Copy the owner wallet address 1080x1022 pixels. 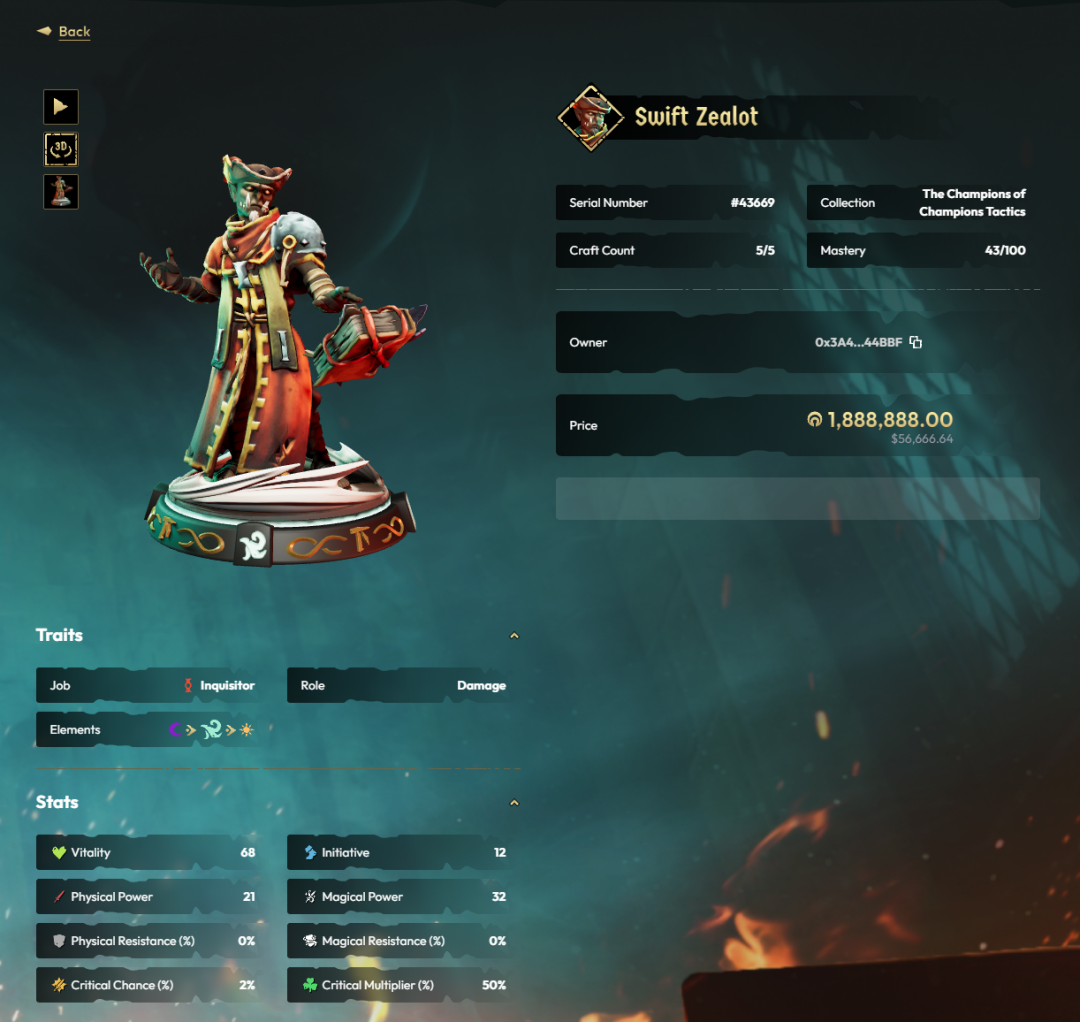(916, 342)
